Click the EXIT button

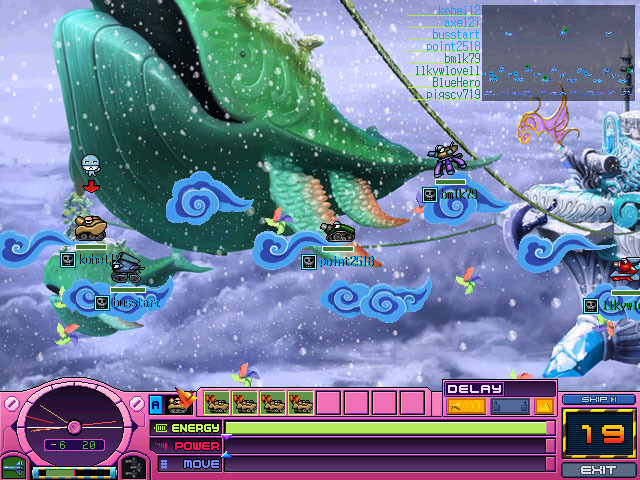[599, 469]
